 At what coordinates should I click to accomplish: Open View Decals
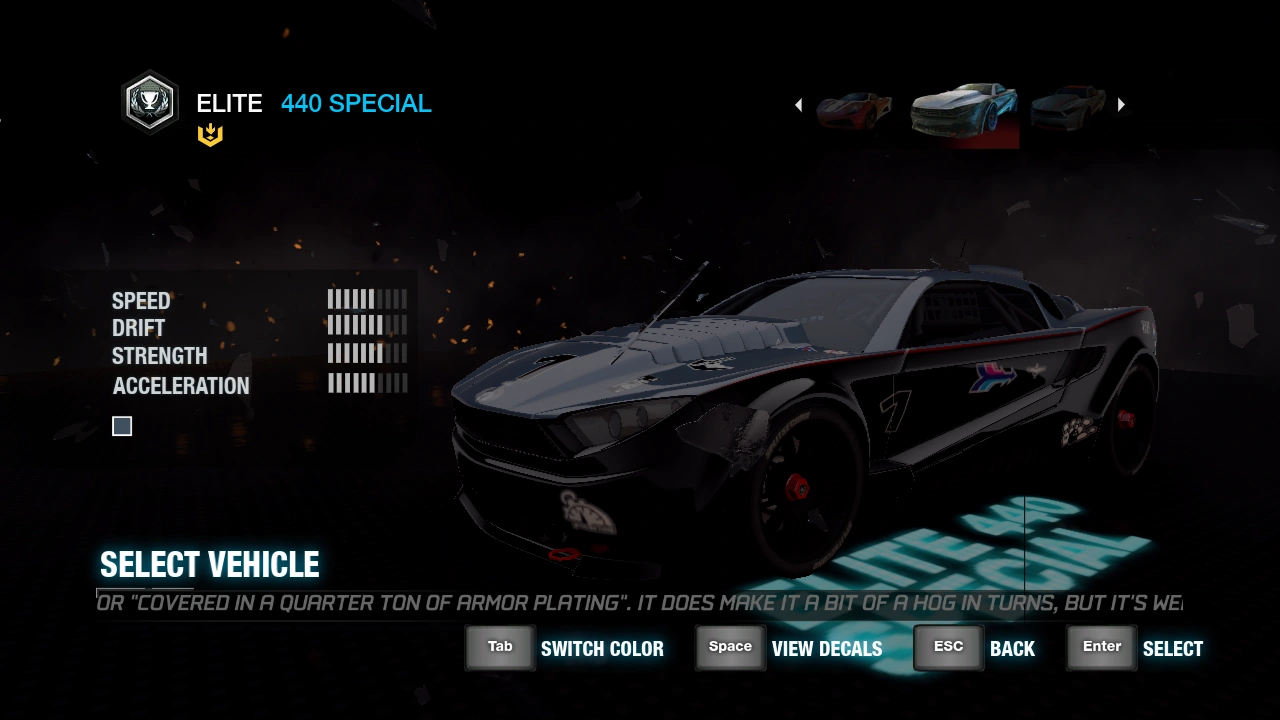[790, 648]
